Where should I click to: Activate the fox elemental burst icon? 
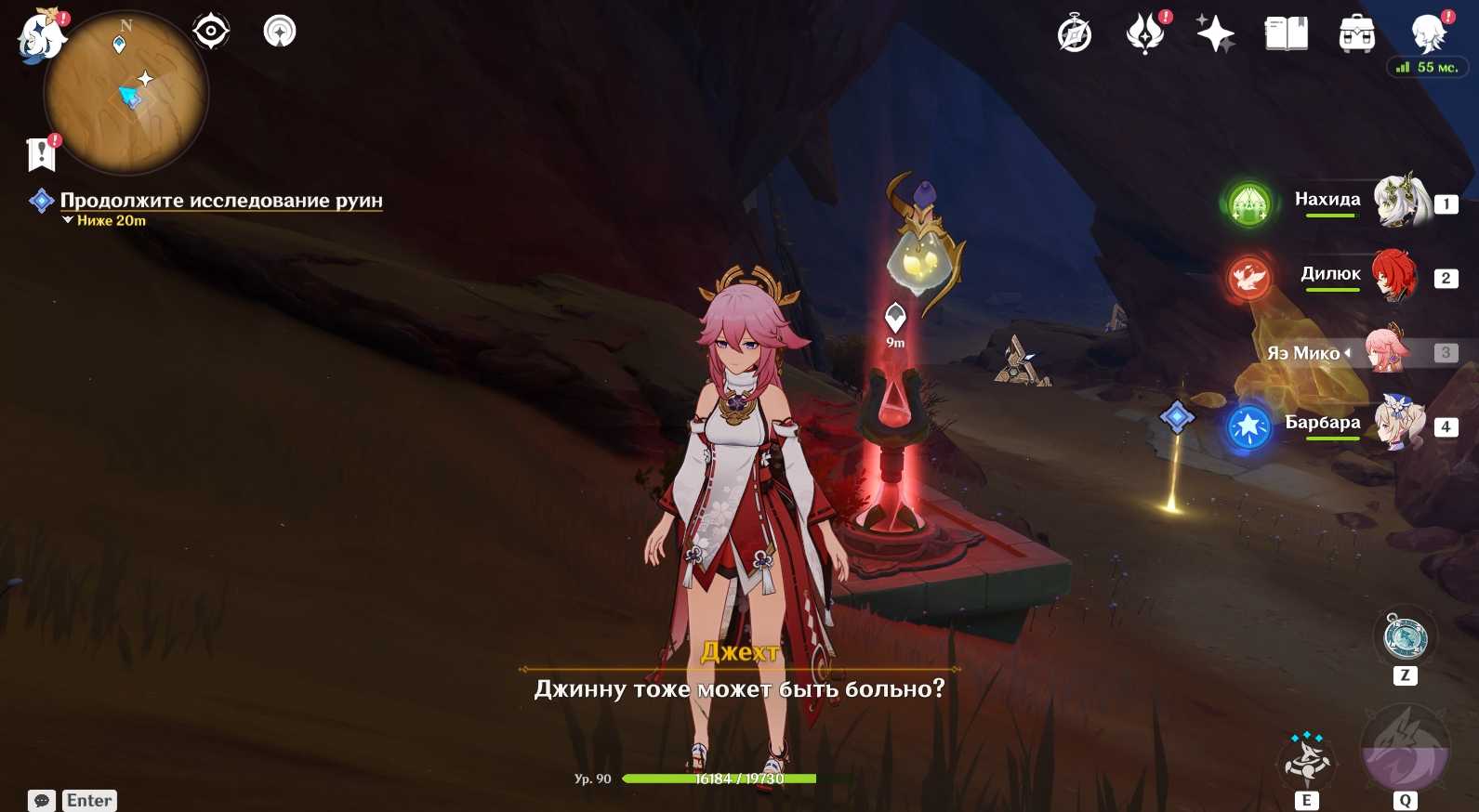pos(1405,751)
